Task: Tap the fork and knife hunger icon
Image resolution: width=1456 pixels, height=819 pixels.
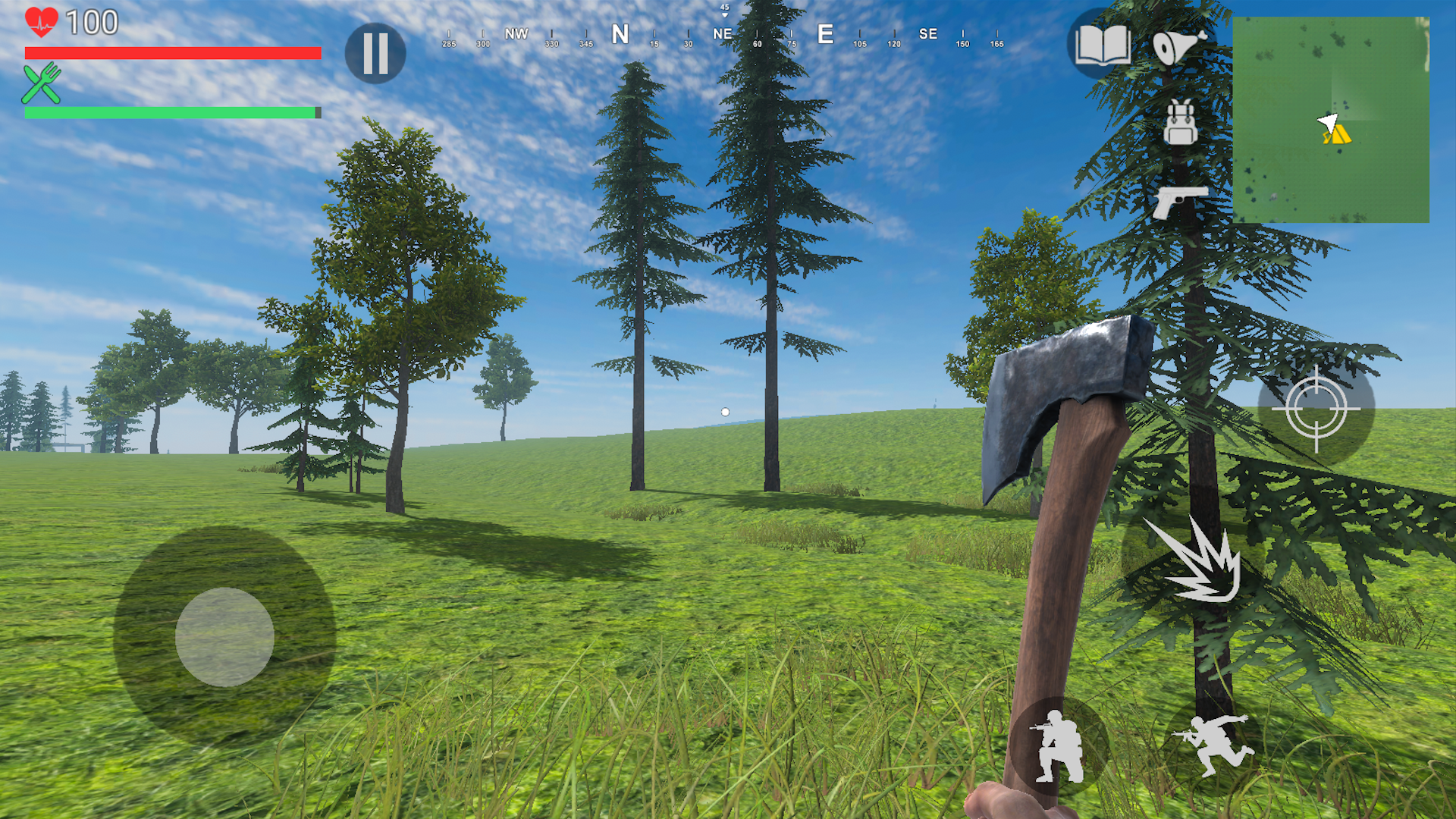Action: click(x=42, y=85)
